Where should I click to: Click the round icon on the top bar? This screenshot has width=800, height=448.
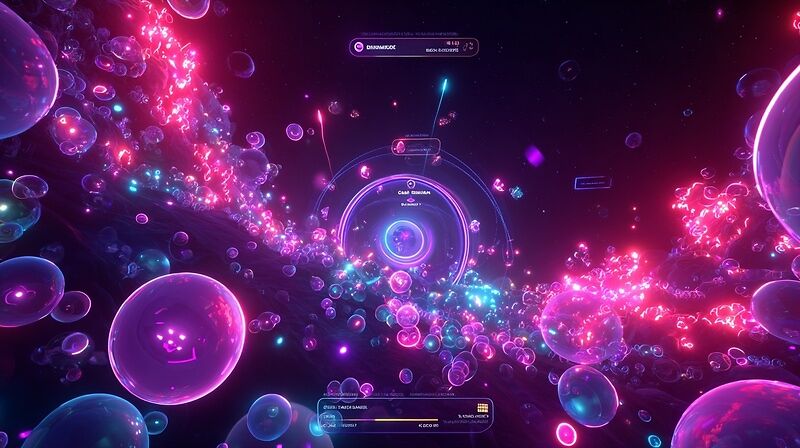pyautogui.click(x=359, y=46)
